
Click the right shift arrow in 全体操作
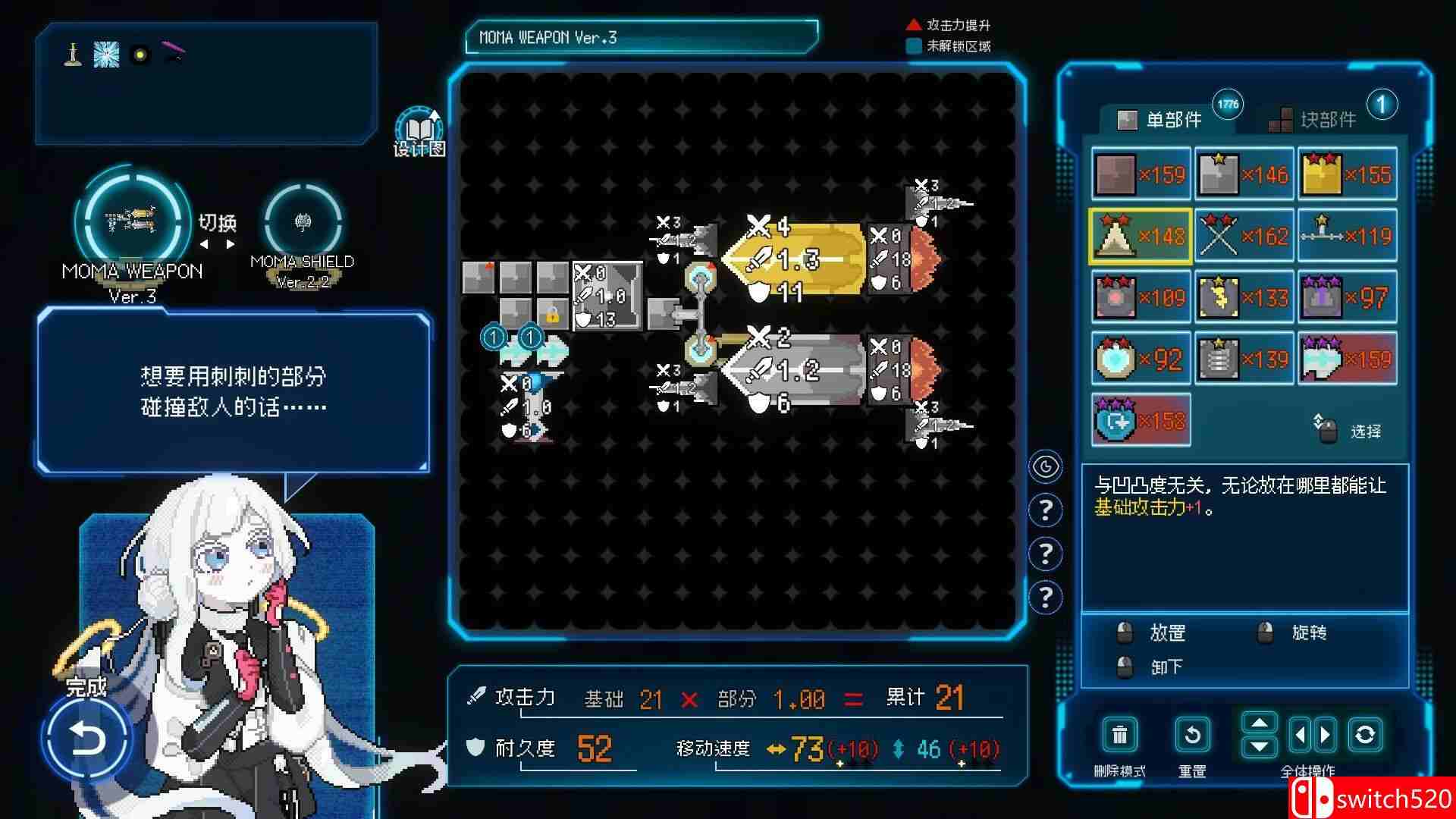pyautogui.click(x=1324, y=733)
